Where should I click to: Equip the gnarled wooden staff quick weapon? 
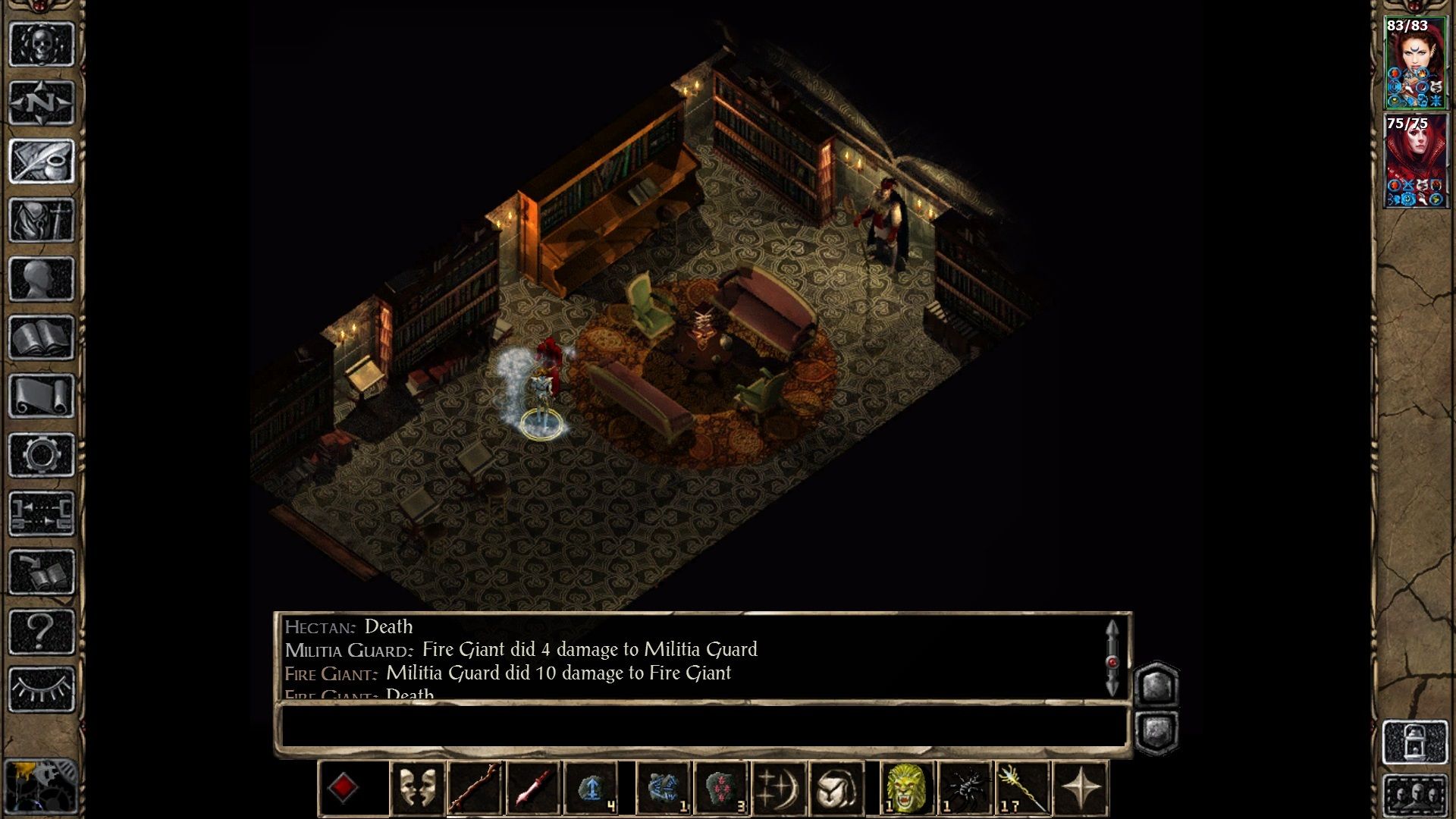tap(475, 789)
